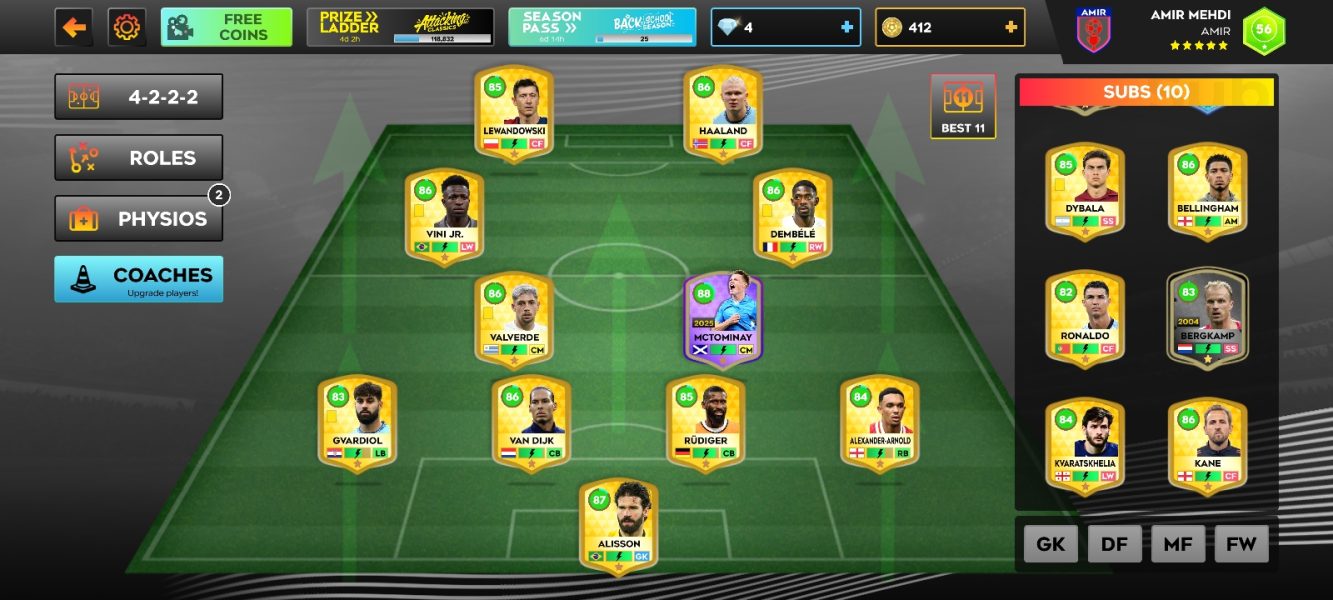This screenshot has width=1333, height=600.
Task: Show MF substitutes
Action: click(x=1178, y=544)
